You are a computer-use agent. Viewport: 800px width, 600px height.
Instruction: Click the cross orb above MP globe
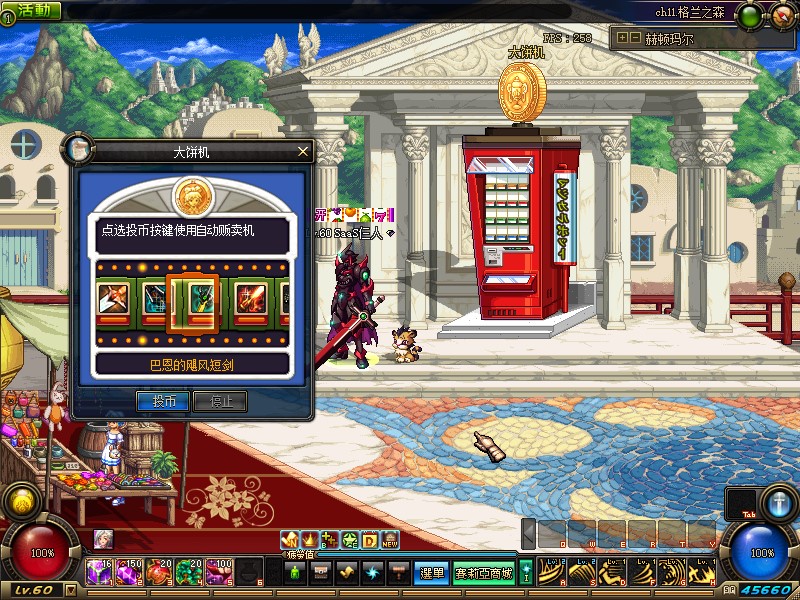(779, 501)
